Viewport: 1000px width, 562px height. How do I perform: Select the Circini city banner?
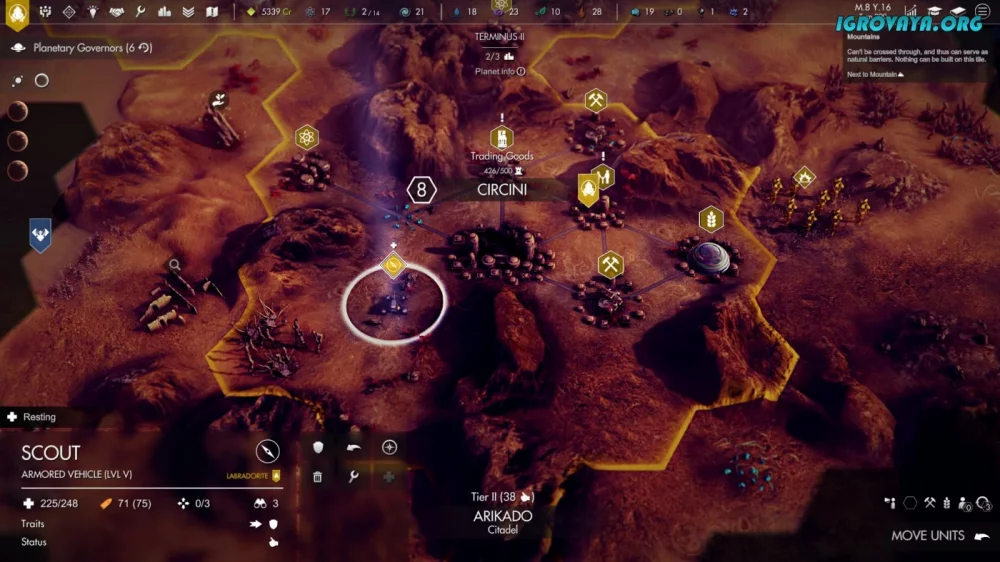(x=501, y=189)
